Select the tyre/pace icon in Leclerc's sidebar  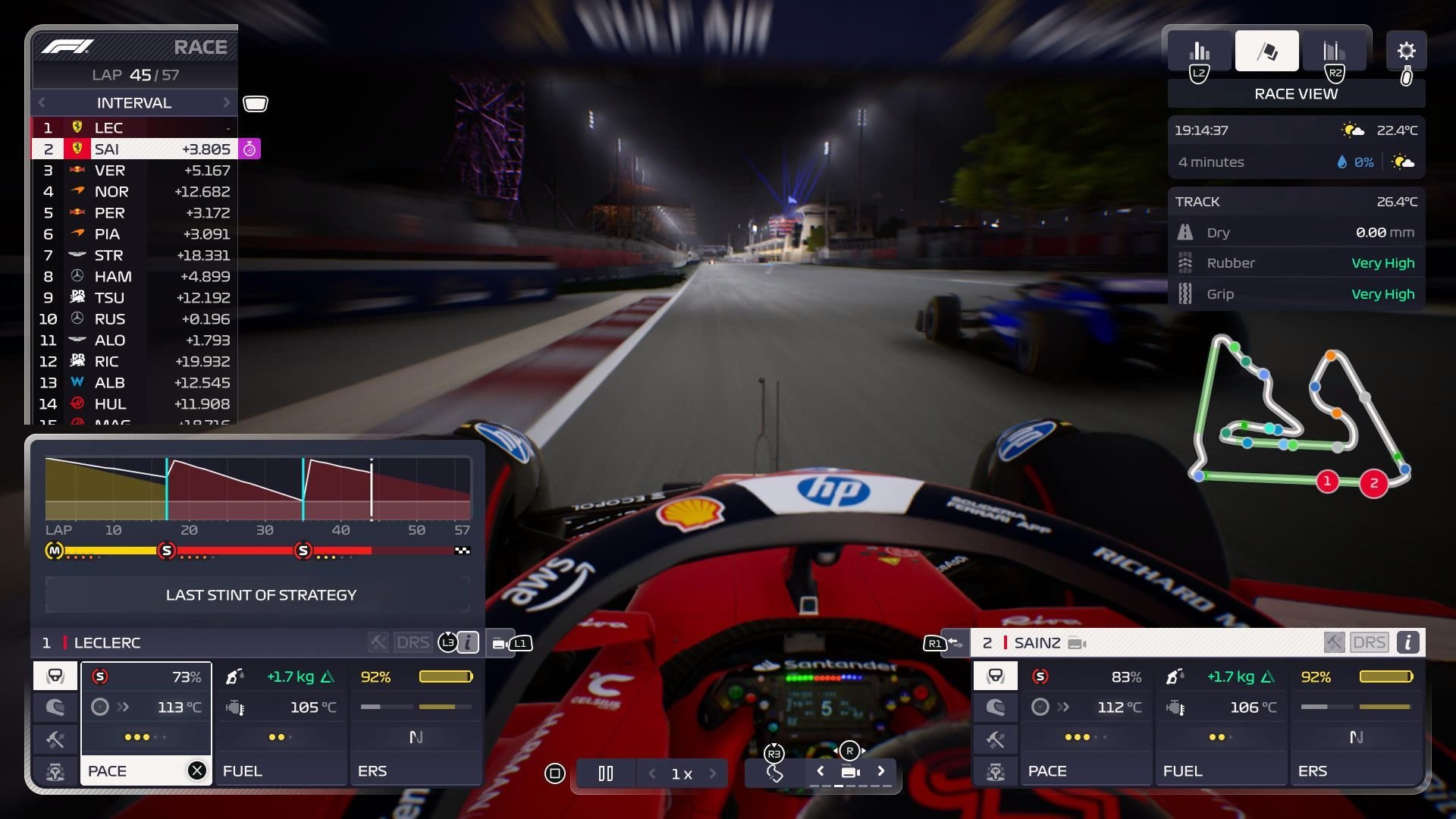click(54, 675)
